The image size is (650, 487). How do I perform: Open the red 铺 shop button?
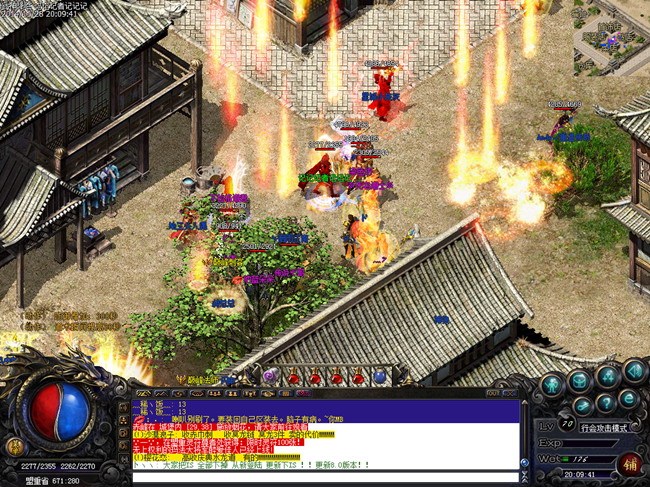[x=629, y=466]
